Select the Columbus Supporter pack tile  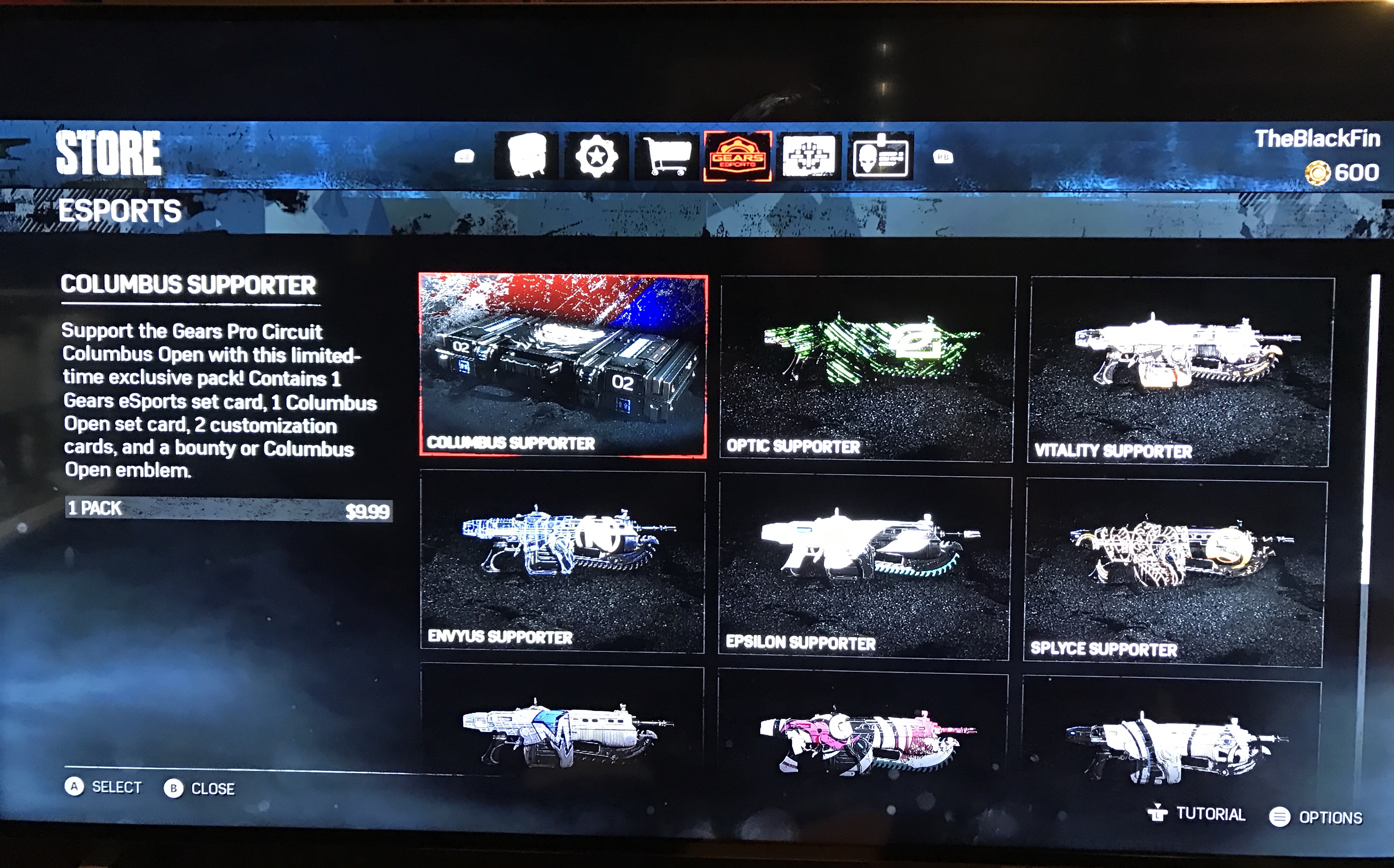pyautogui.click(x=563, y=366)
